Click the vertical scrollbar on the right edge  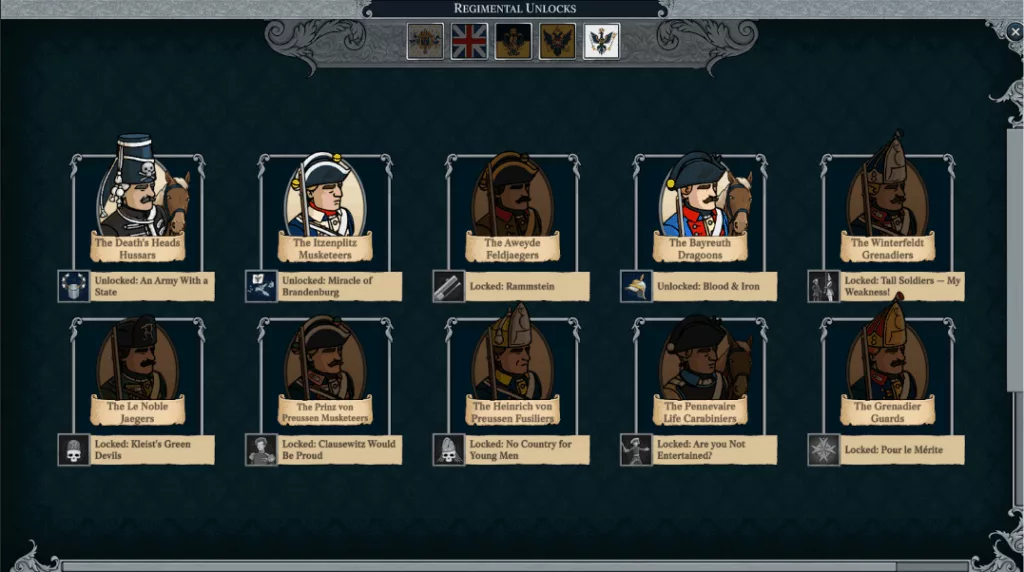click(1014, 260)
